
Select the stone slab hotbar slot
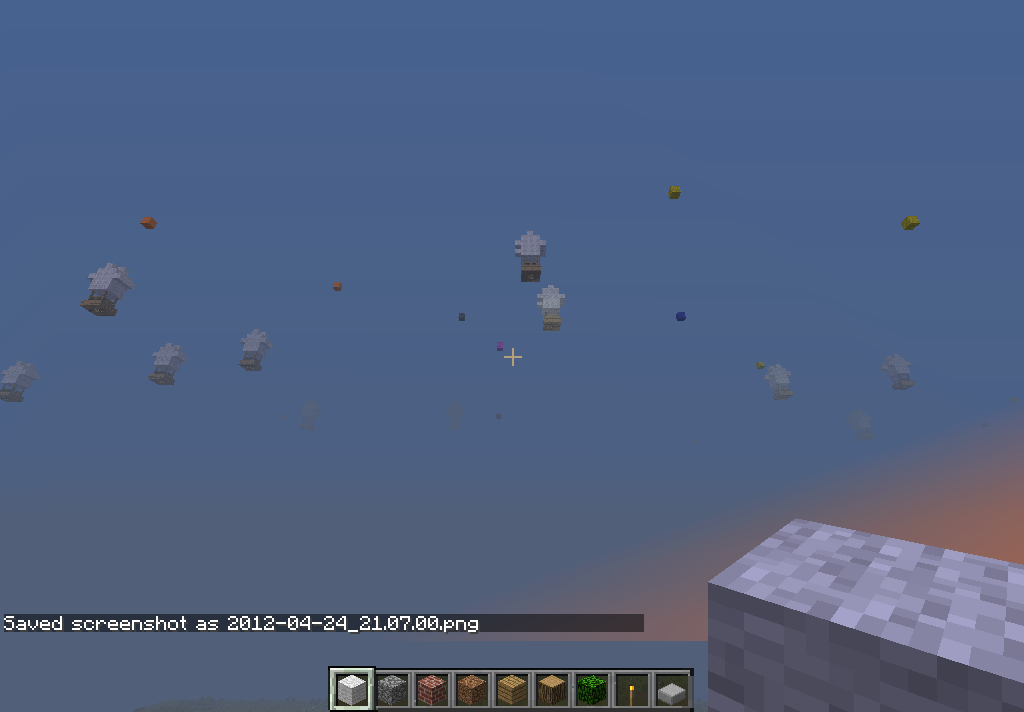671,689
